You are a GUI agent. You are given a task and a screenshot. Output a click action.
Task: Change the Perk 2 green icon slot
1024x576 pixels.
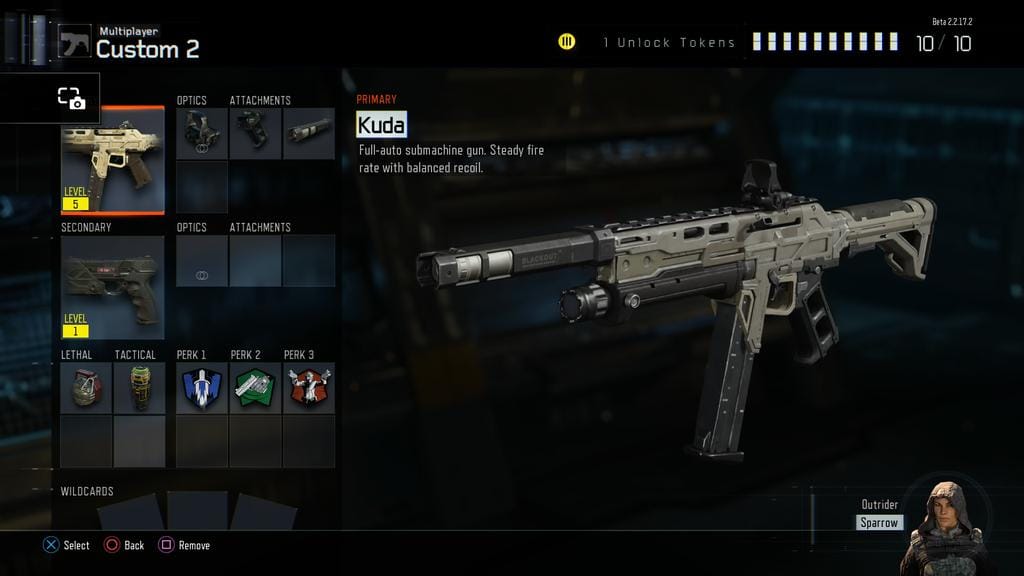coord(255,388)
